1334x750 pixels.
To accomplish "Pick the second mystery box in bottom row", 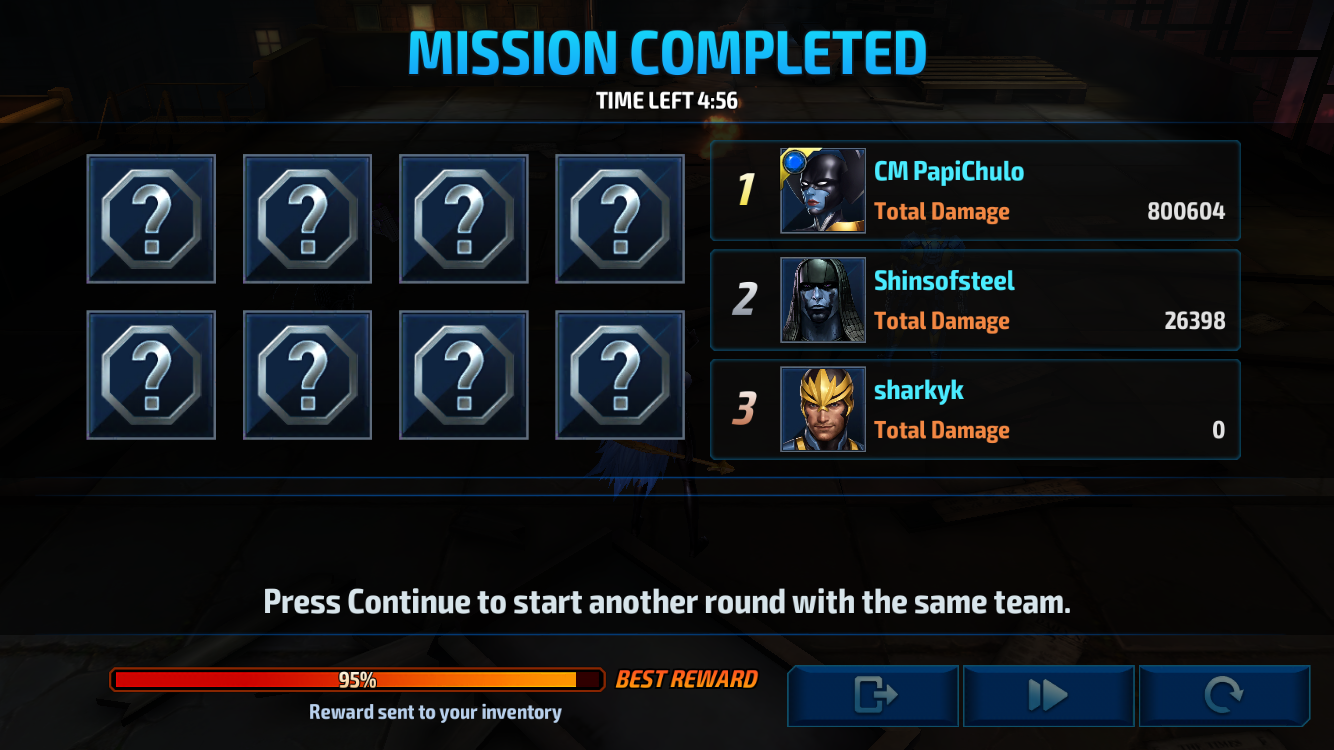I will [x=307, y=373].
